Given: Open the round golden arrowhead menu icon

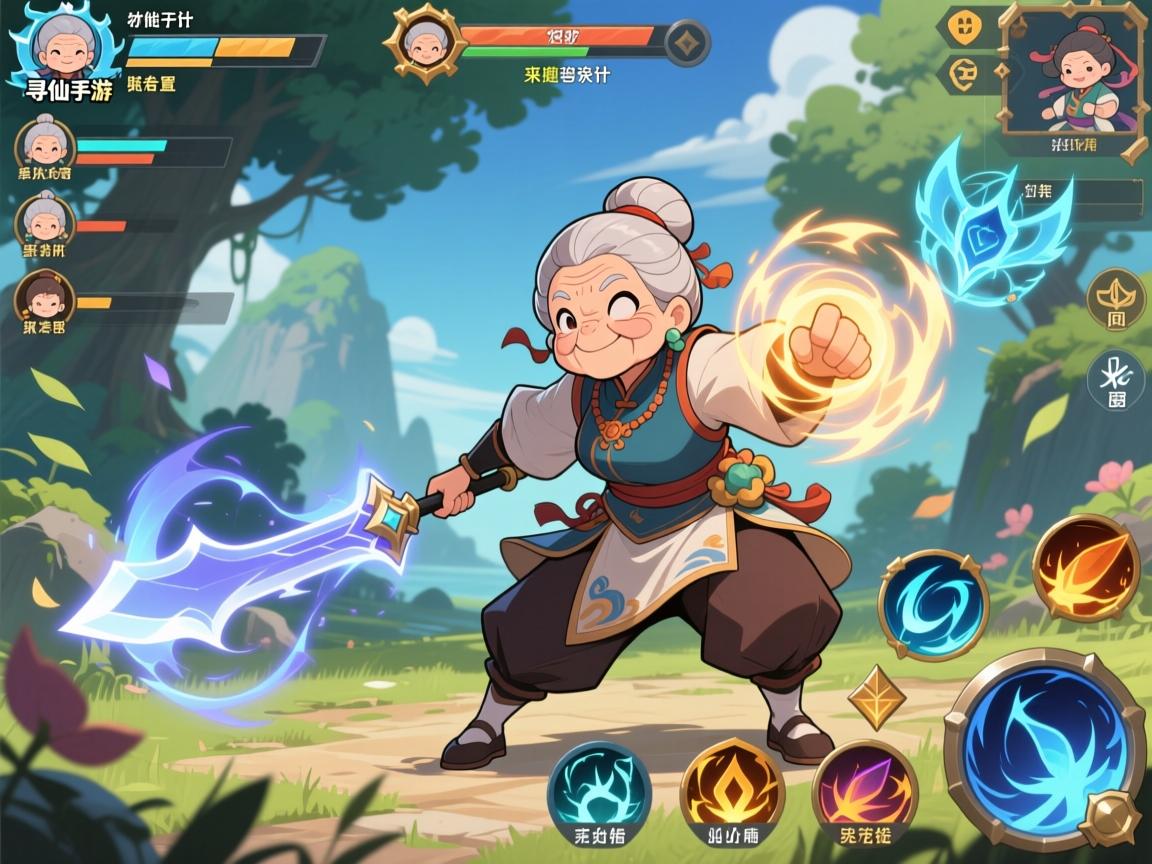Looking at the screenshot, I should click(x=1115, y=297).
